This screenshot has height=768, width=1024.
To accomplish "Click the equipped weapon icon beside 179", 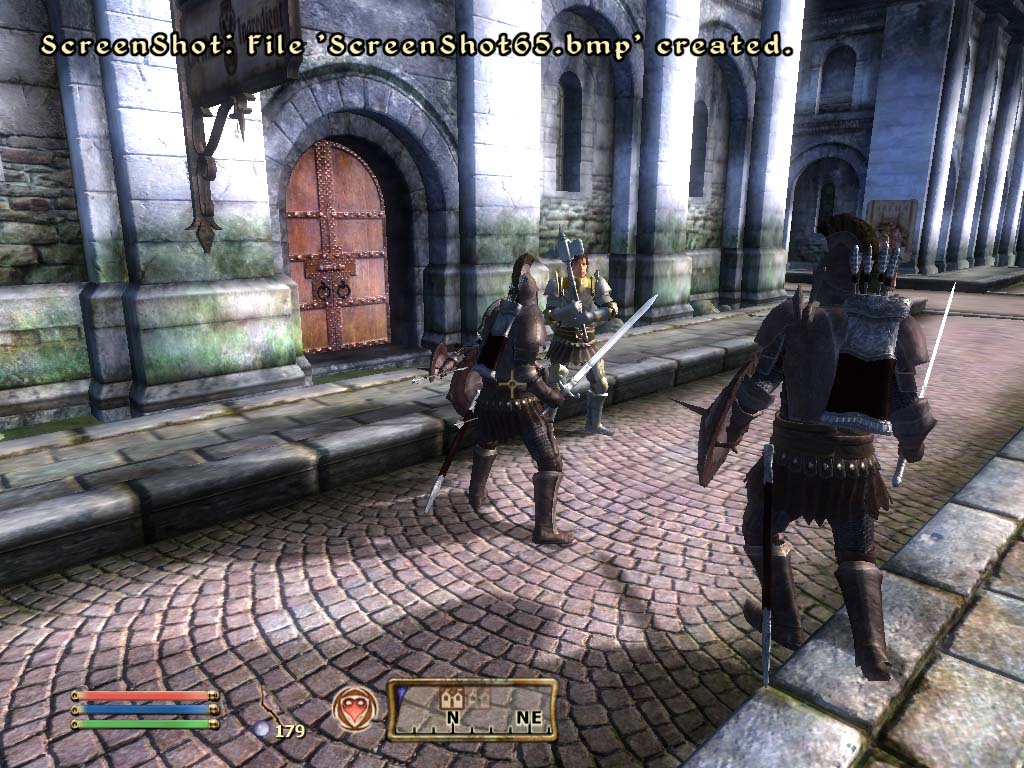I will (269, 702).
